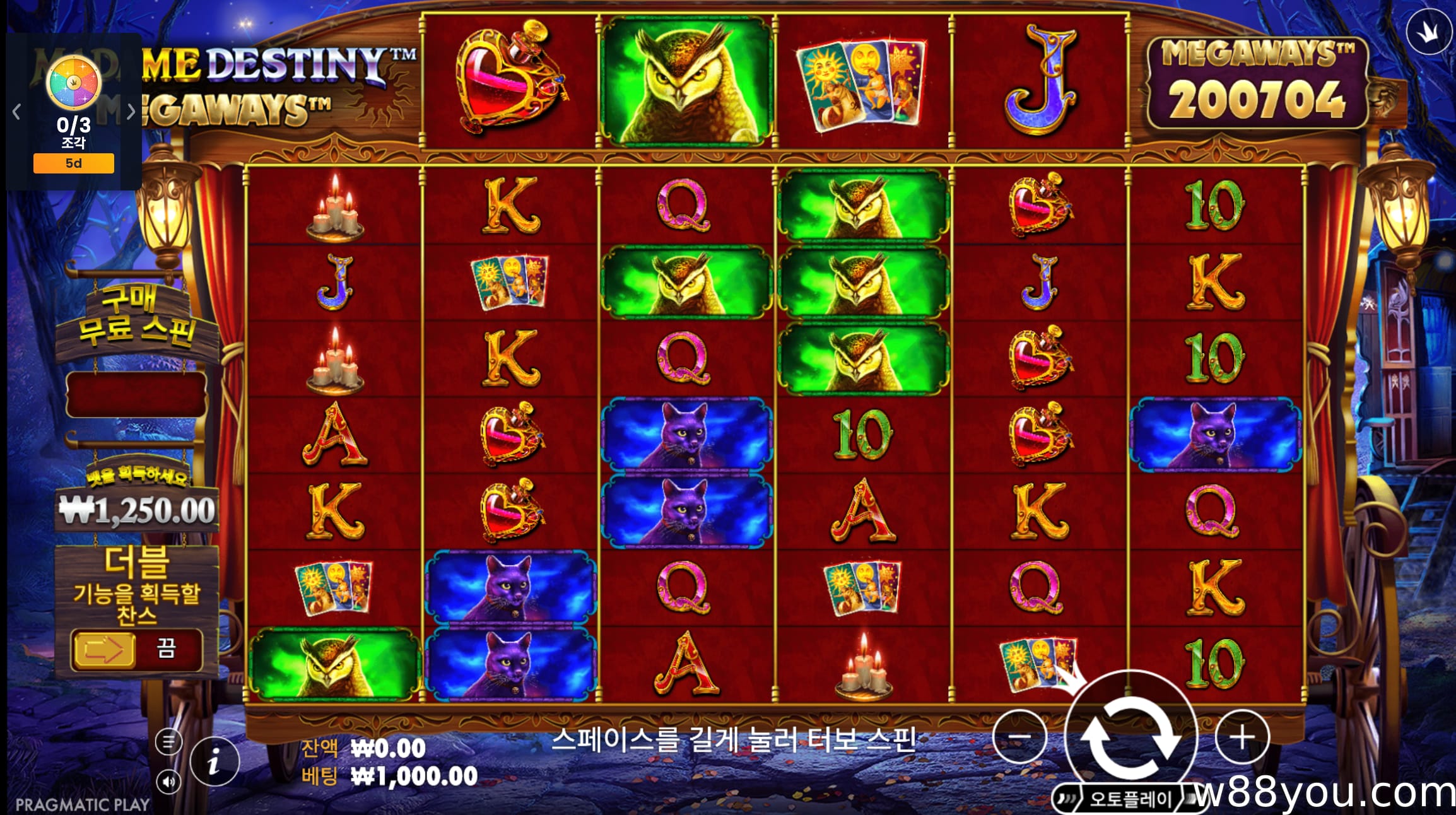Screen dimensions: 1456x815
Task: Click the orange 5d countdown badge
Action: (73, 163)
